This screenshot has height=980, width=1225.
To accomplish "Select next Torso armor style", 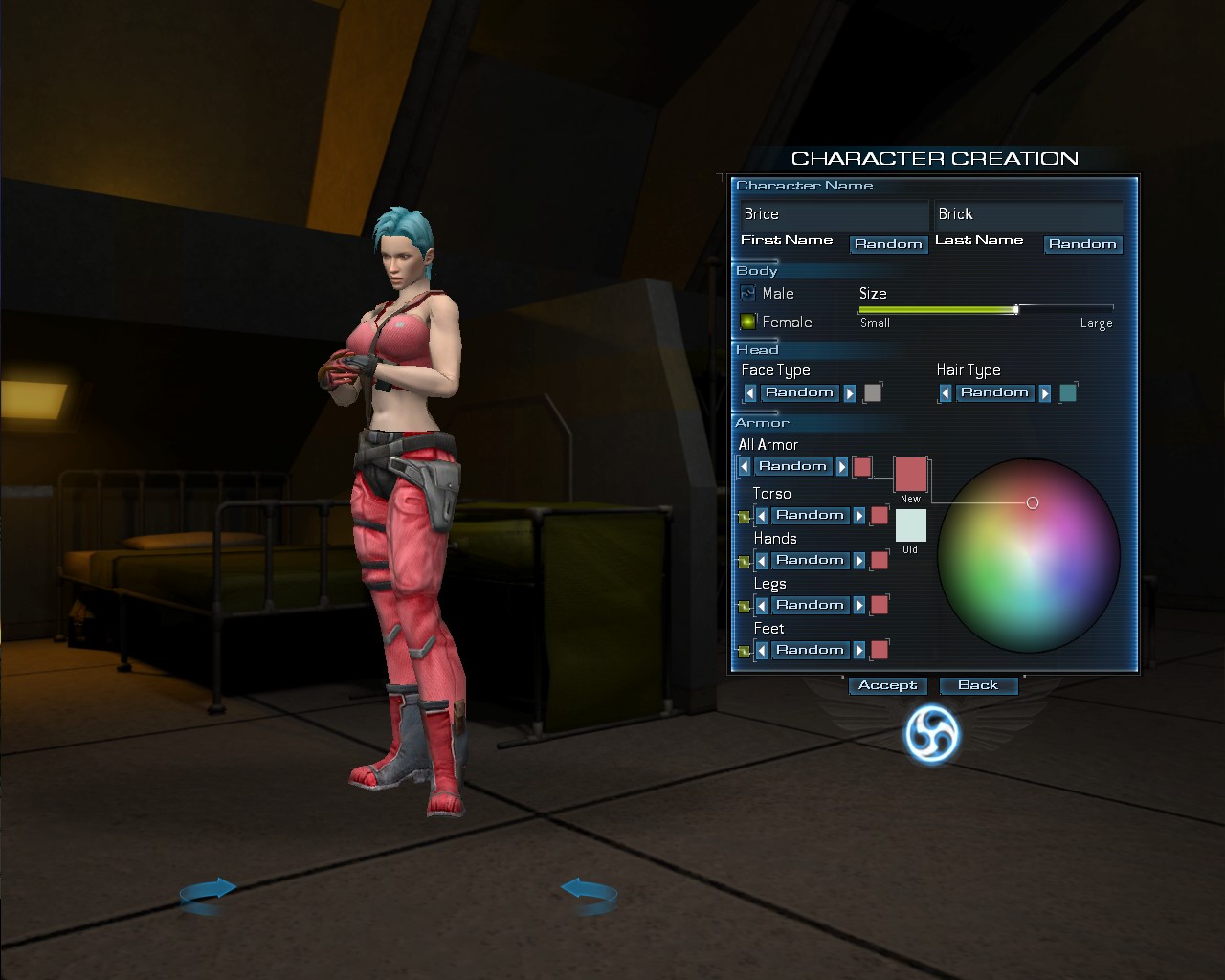I will tap(859, 516).
